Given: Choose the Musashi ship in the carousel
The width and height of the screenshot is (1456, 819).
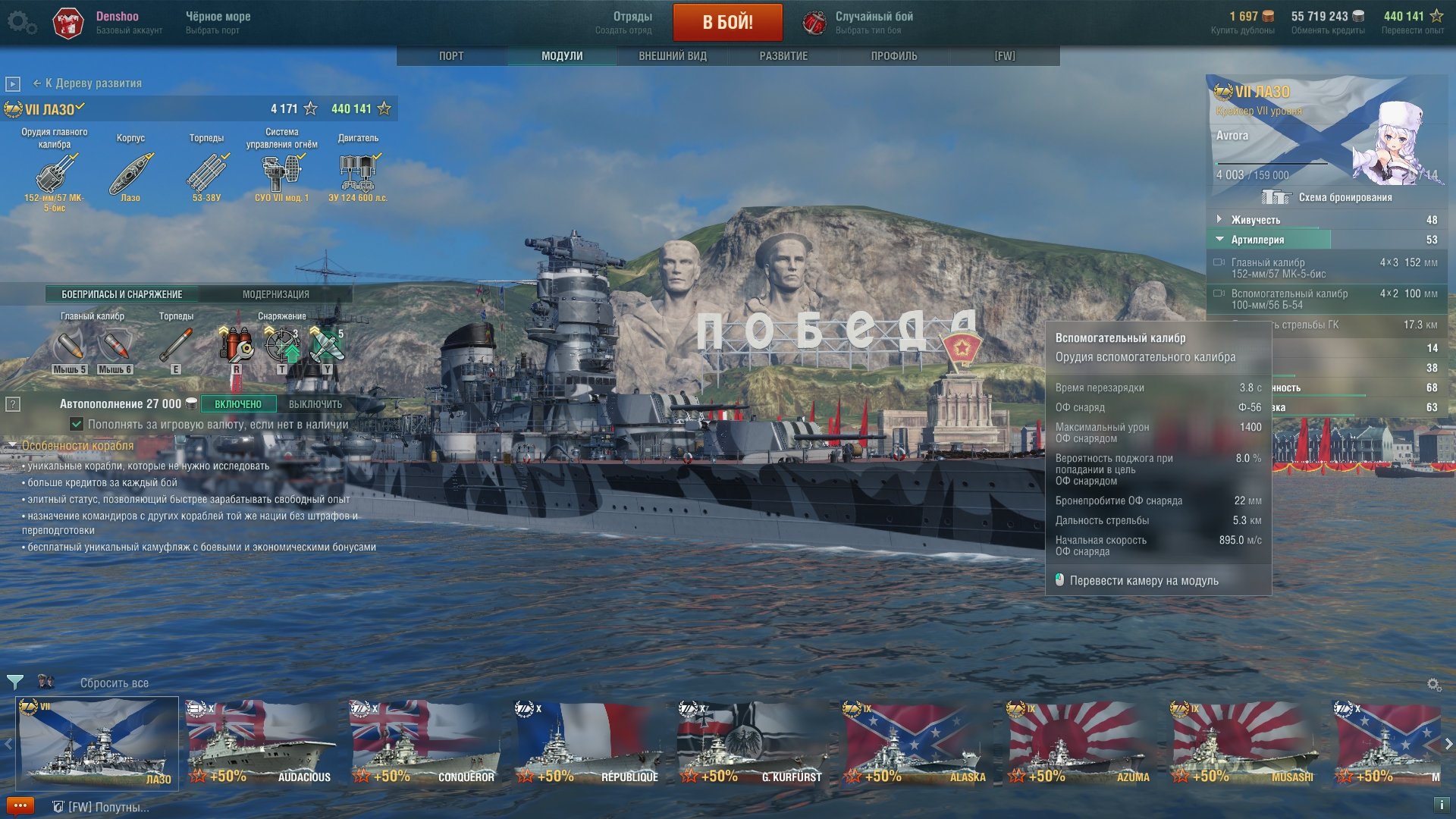Looking at the screenshot, I should pos(1244,743).
